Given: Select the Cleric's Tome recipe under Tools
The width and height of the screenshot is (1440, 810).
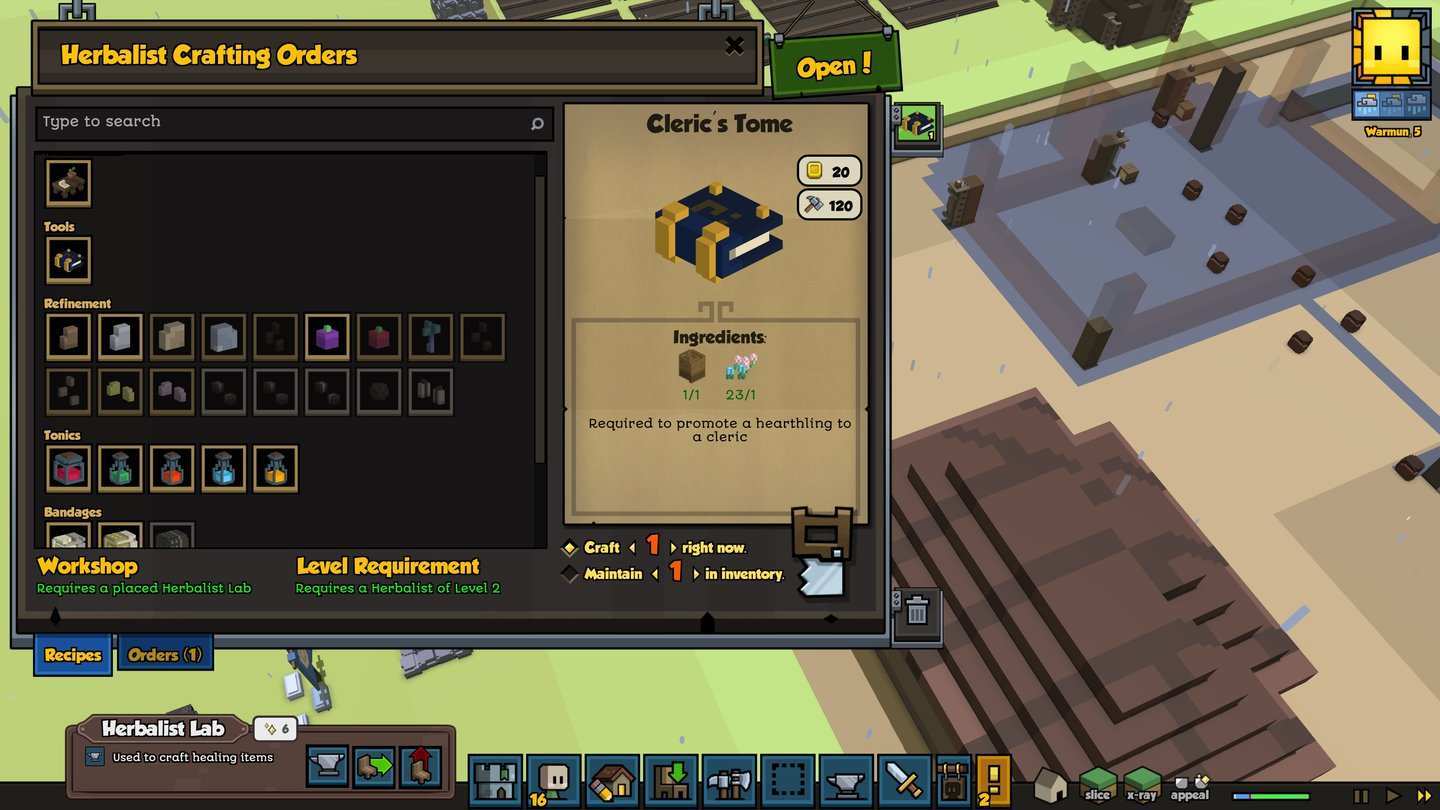Looking at the screenshot, I should (x=68, y=260).
